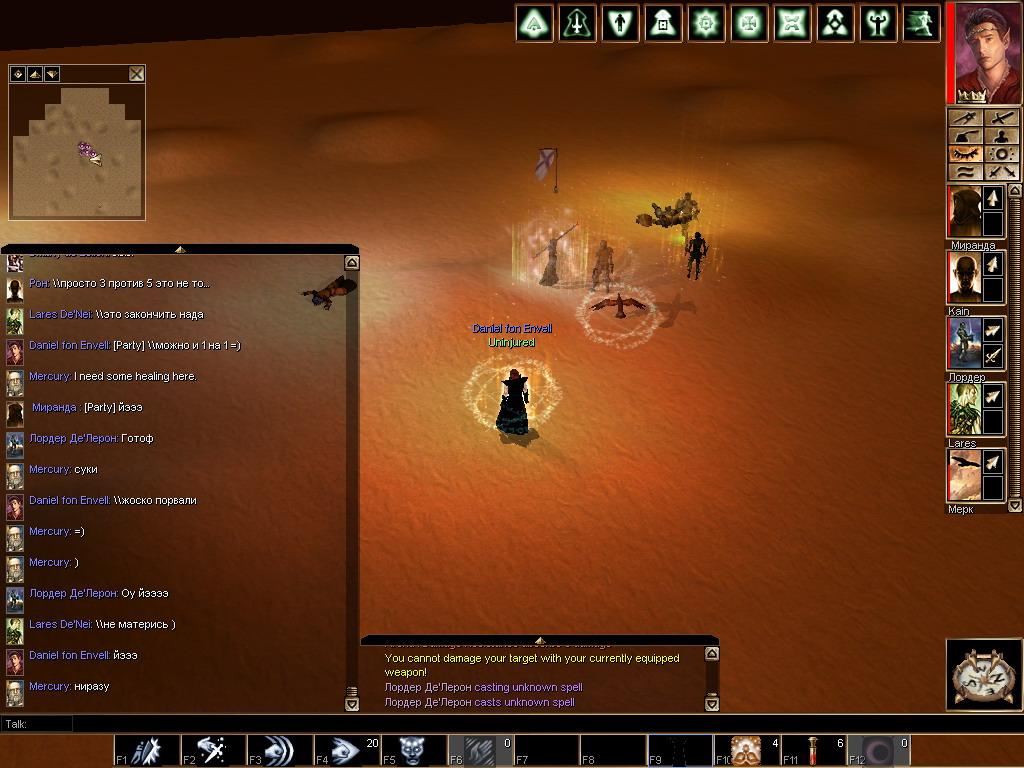
Task: Select Мерк's bird portrait
Action: point(965,475)
